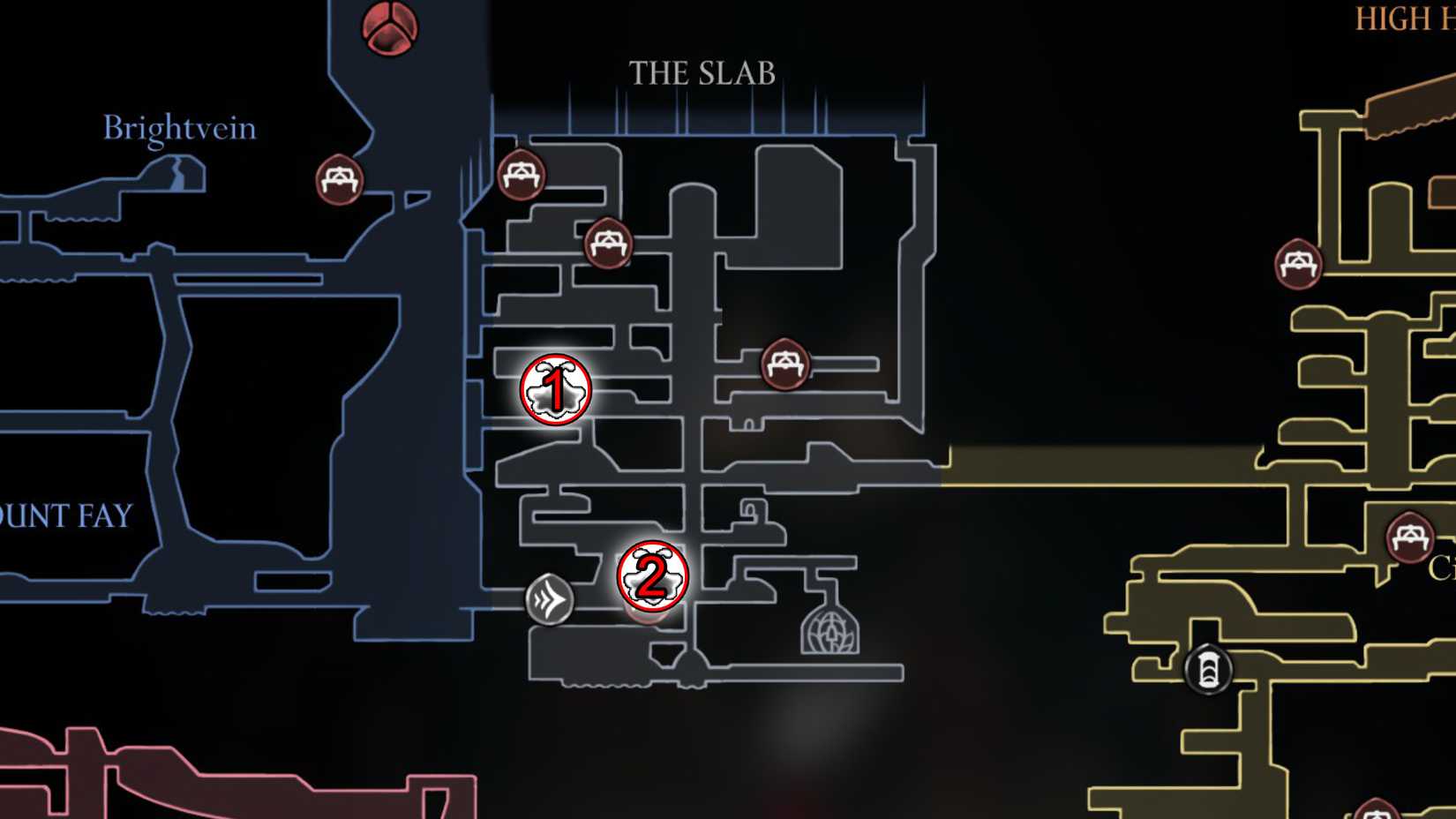
Task: Click the hanging cage icon below marker 2
Action: pyautogui.click(x=829, y=634)
